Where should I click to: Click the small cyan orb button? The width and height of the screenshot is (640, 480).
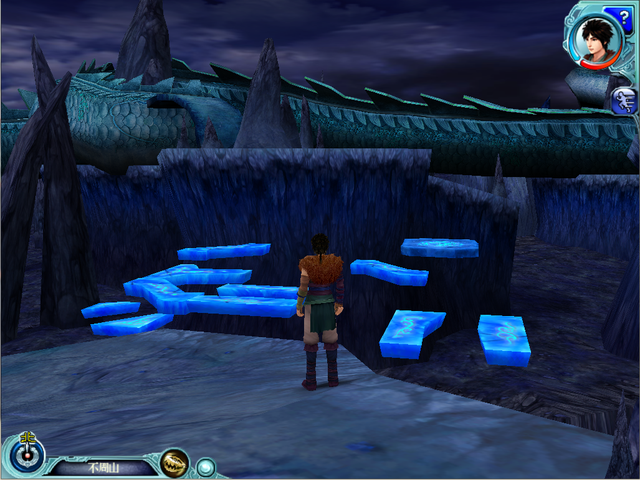(205, 466)
